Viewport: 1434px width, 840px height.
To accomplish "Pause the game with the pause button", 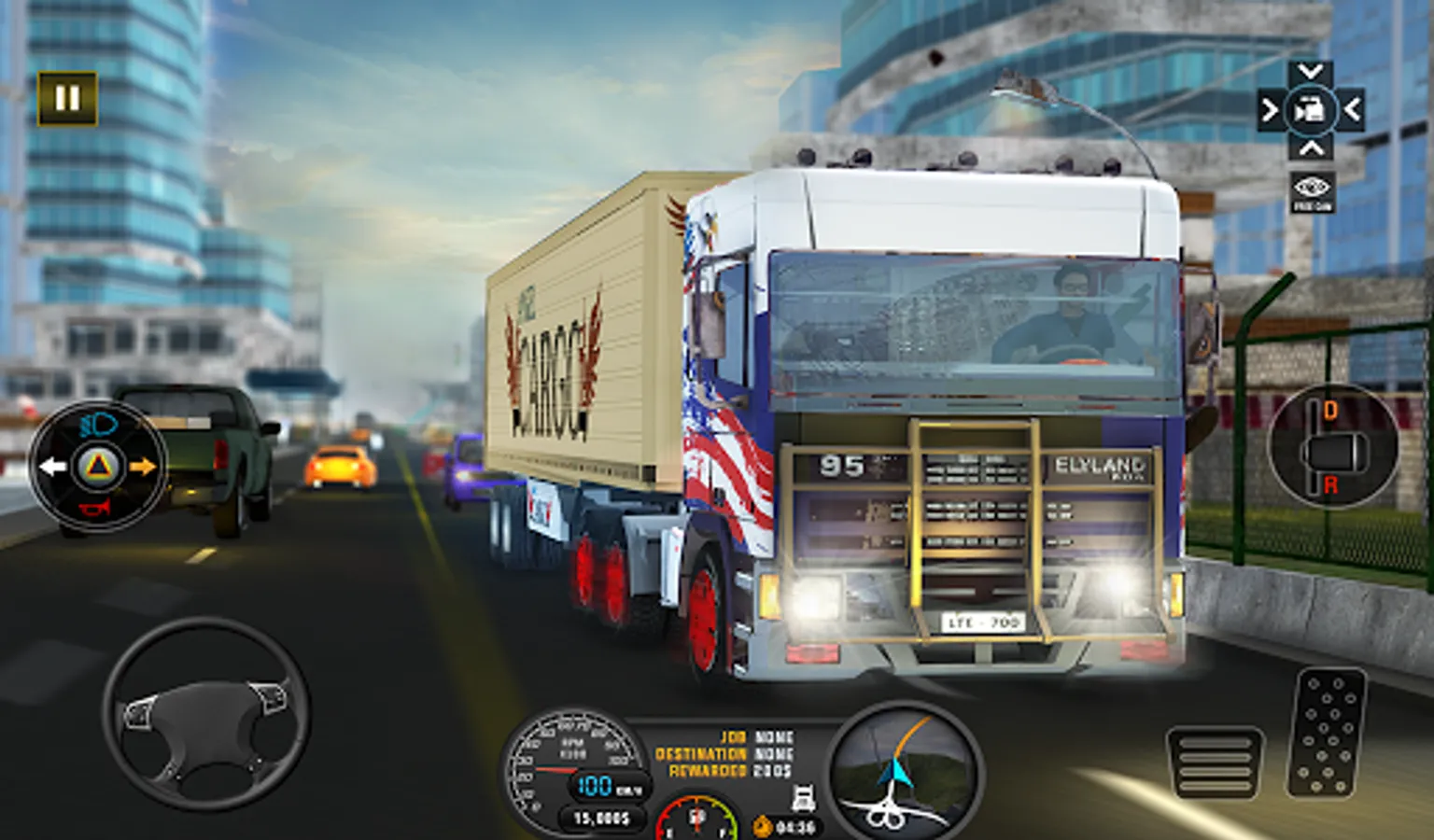I will click(67, 98).
